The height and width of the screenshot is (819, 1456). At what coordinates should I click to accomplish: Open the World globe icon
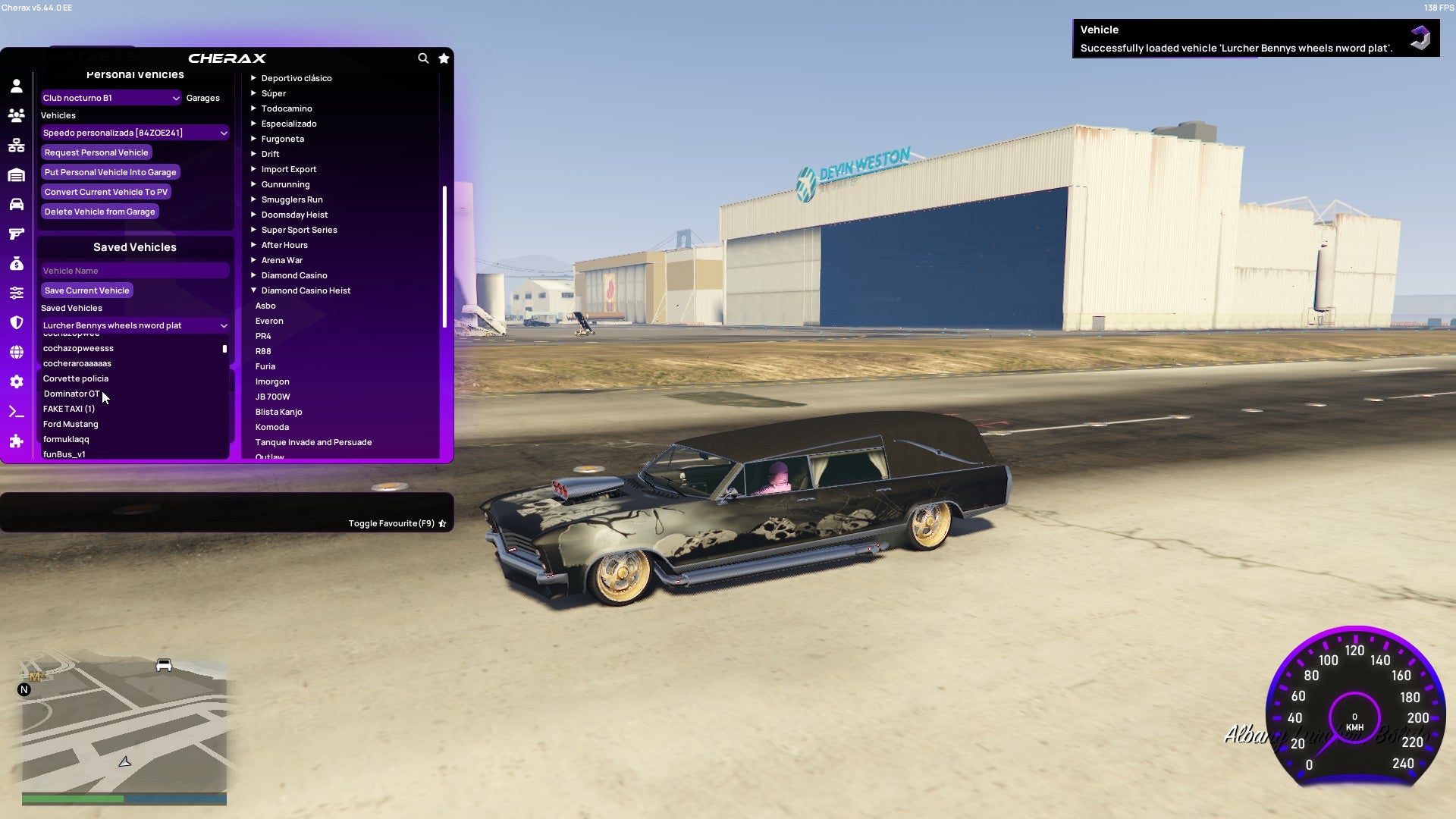16,352
